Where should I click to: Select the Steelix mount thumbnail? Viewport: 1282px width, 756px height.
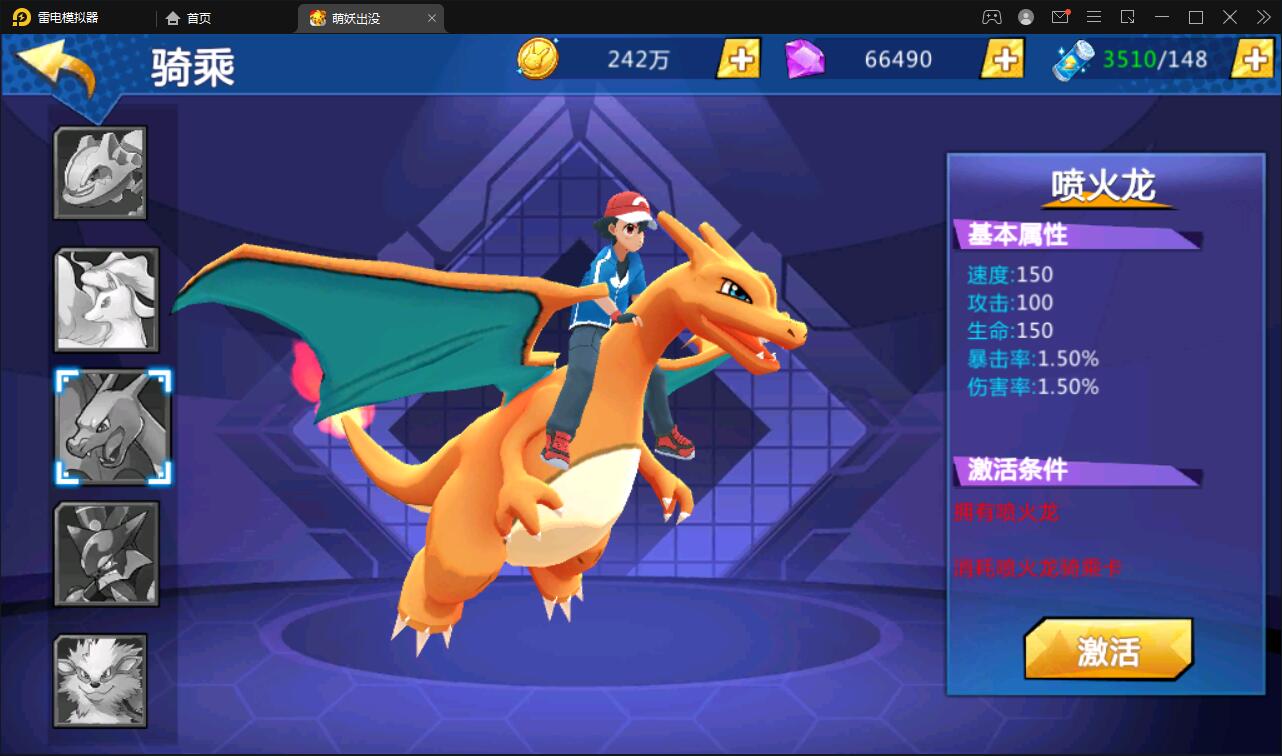coord(100,172)
